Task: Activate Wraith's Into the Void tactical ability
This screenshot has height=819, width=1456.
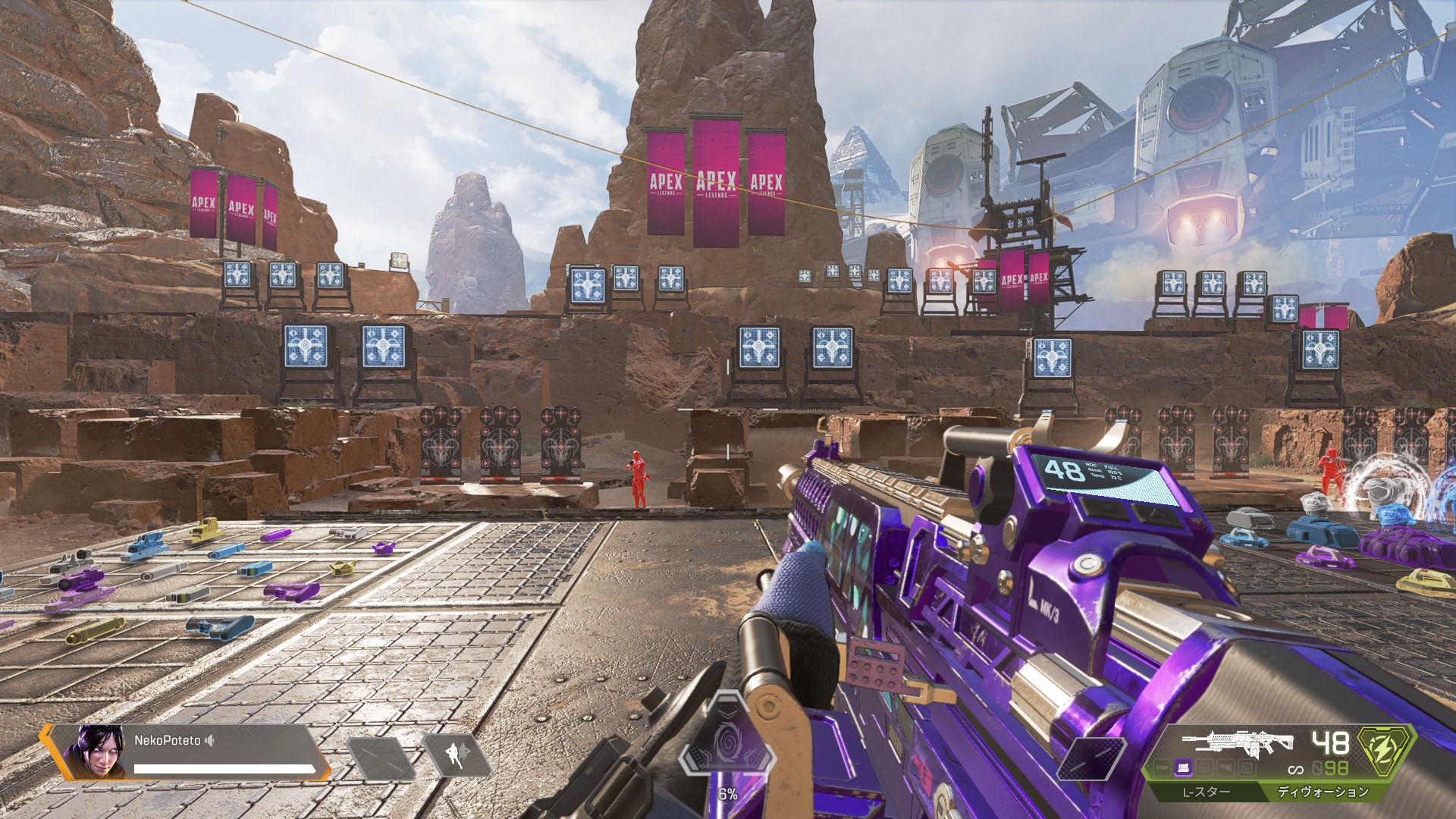Action: [x=457, y=755]
